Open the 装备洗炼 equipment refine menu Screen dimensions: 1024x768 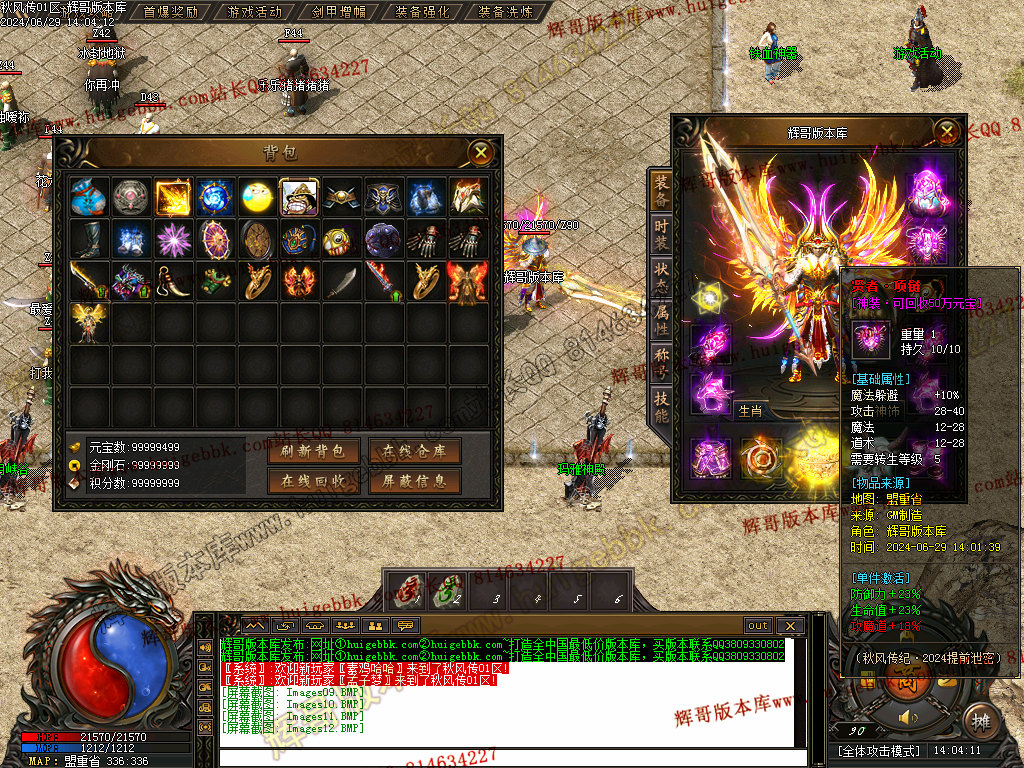click(505, 12)
